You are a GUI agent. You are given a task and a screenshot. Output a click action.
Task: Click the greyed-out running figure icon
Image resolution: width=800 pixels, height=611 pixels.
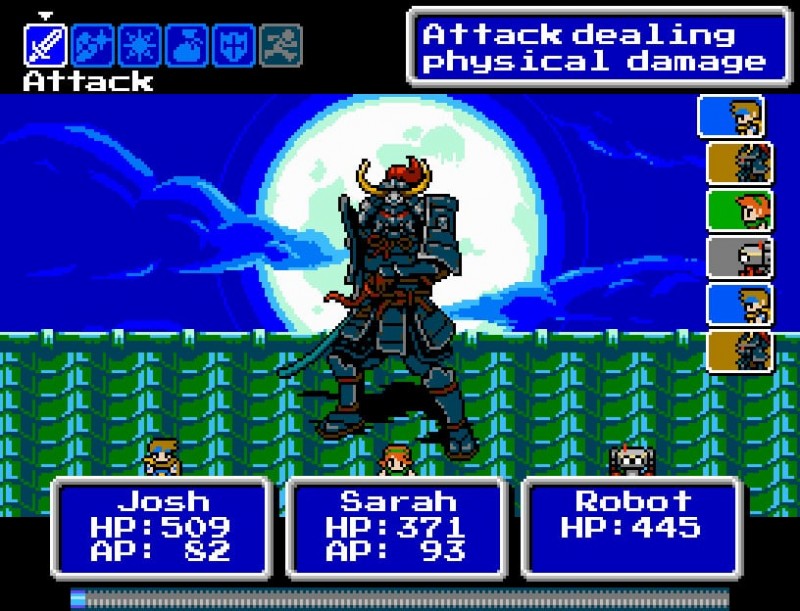pyautogui.click(x=280, y=45)
